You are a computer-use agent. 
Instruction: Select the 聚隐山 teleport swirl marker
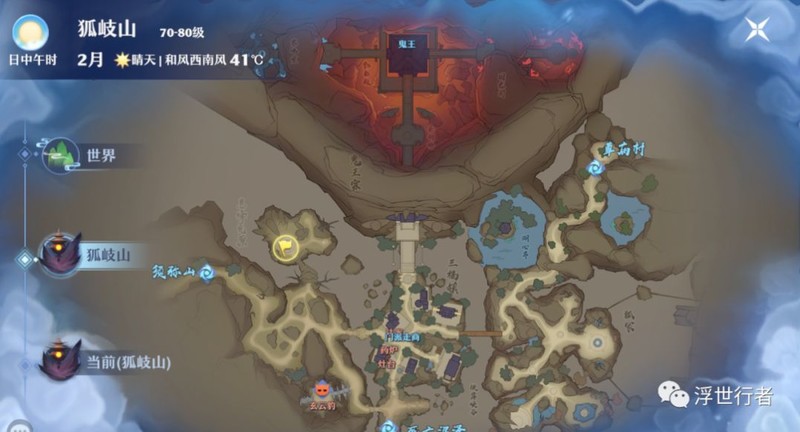pyautogui.click(x=207, y=271)
